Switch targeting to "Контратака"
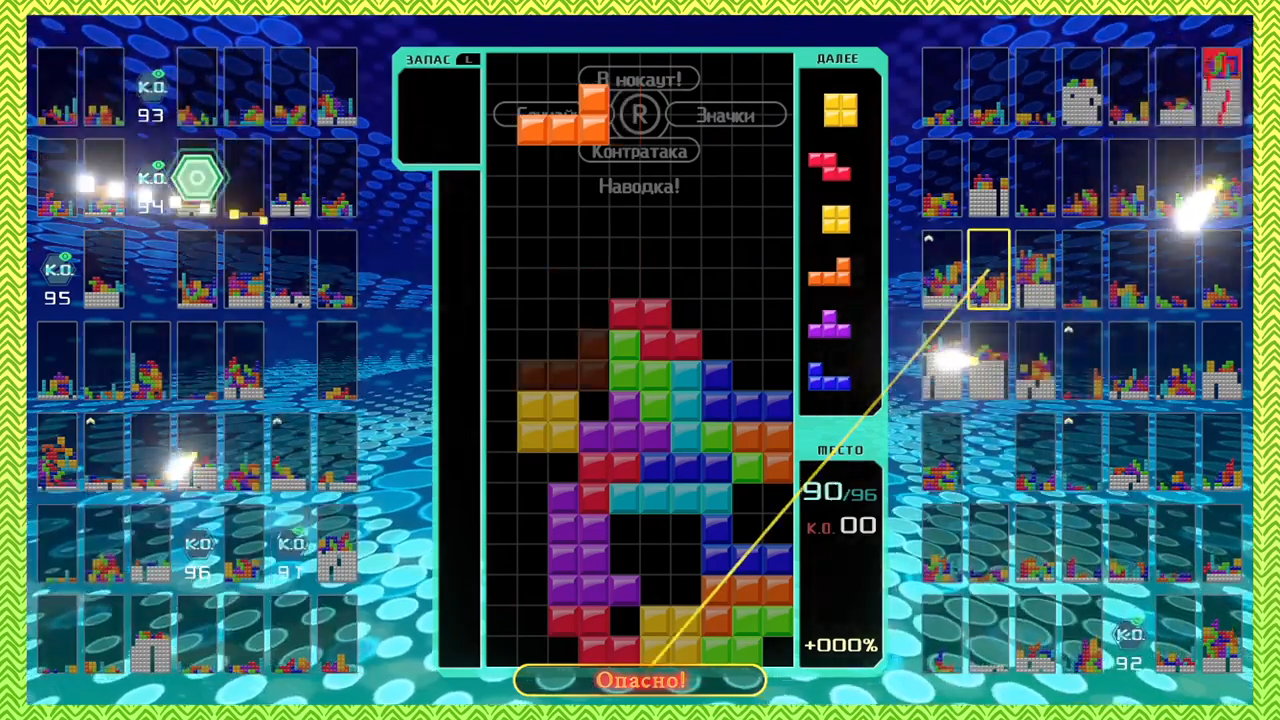Image resolution: width=1280 pixels, height=720 pixels. click(639, 152)
